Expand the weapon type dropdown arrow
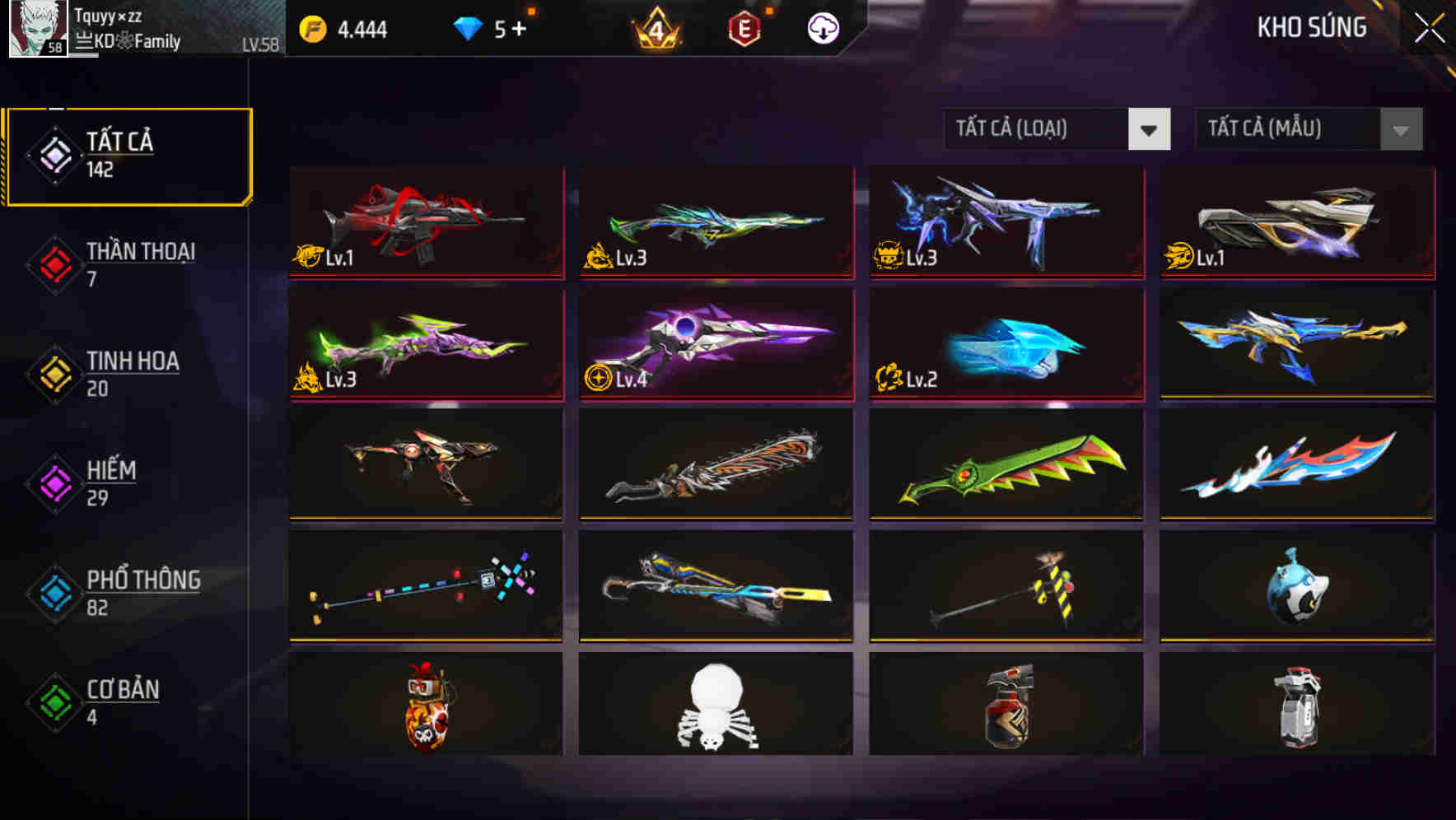1456x820 pixels. [1150, 129]
